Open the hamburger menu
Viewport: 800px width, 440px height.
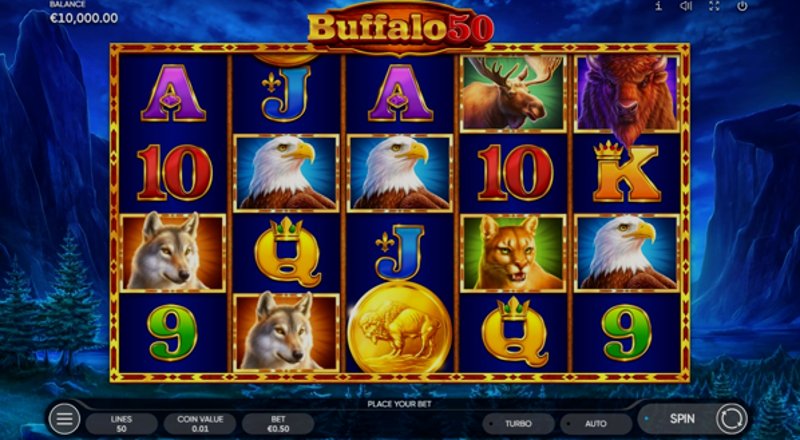click(x=64, y=419)
